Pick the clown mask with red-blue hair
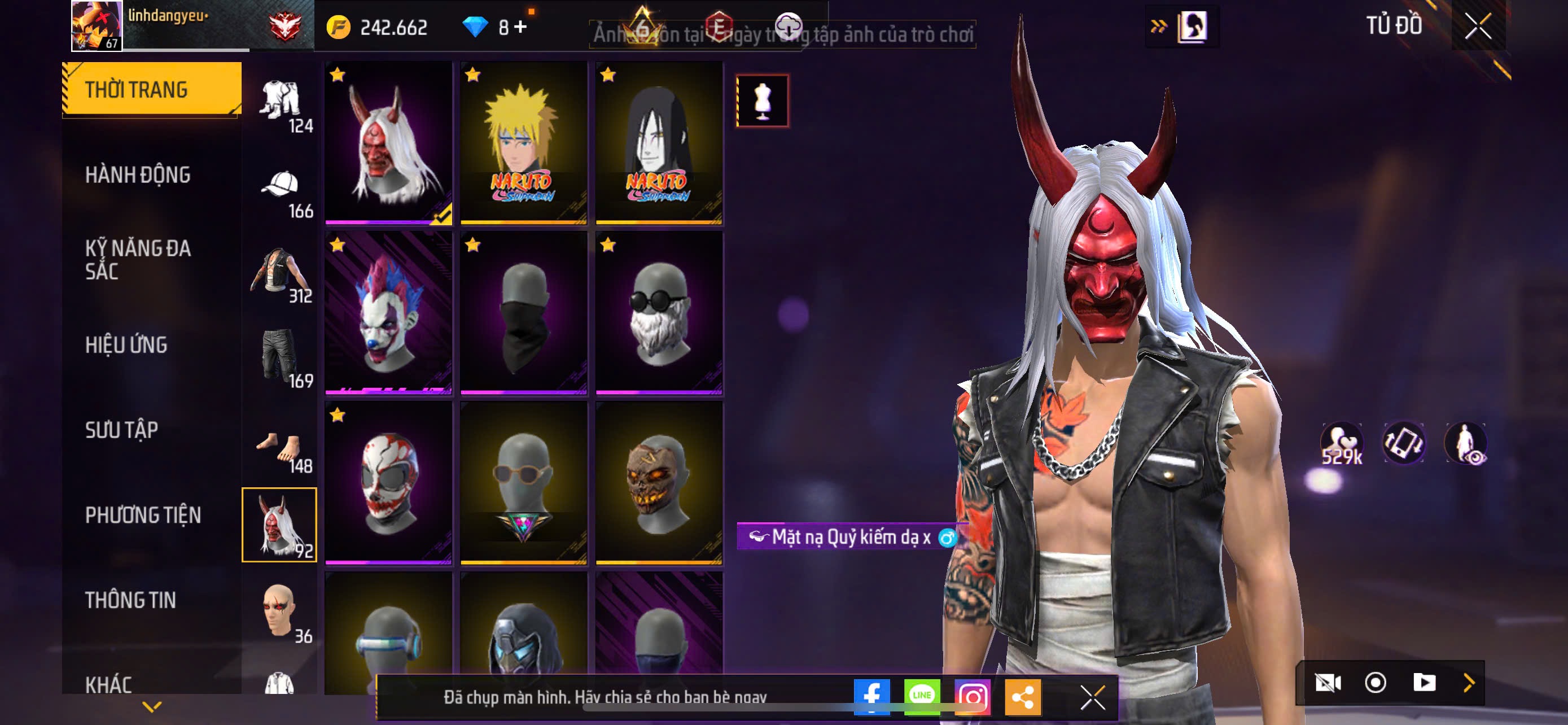Image resolution: width=1568 pixels, height=725 pixels. 388,313
